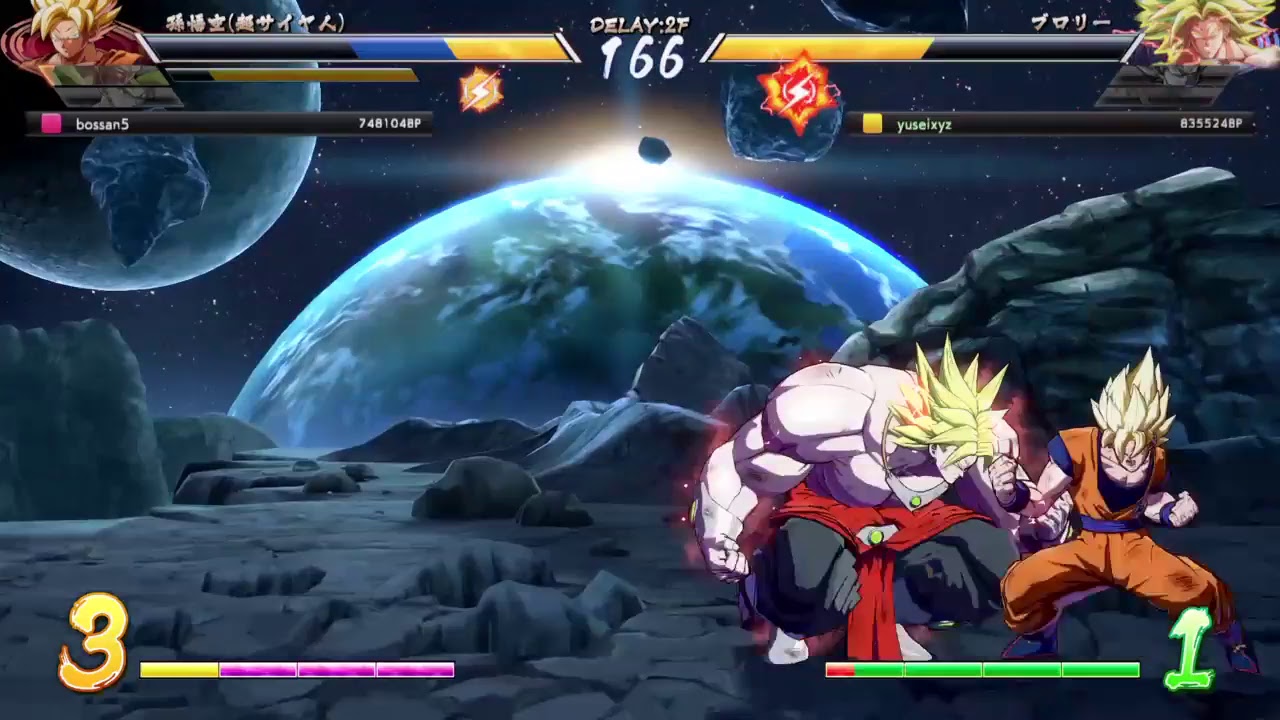
Task: Click the left Sparking Blast lightning icon
Action: point(483,90)
